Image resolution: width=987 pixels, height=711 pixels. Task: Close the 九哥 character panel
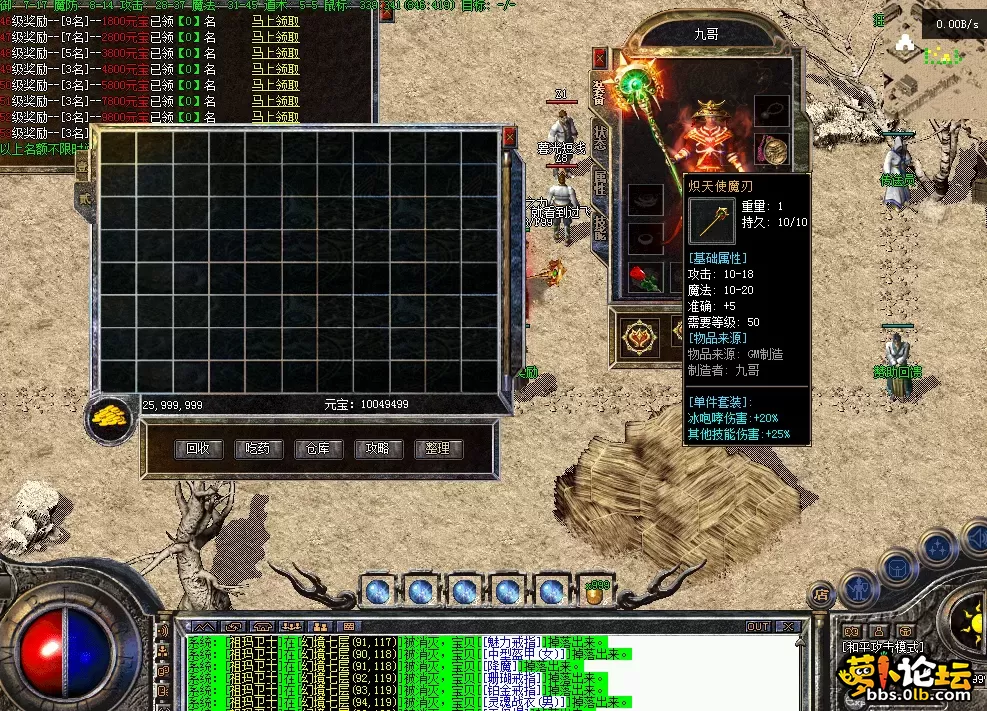click(x=600, y=57)
